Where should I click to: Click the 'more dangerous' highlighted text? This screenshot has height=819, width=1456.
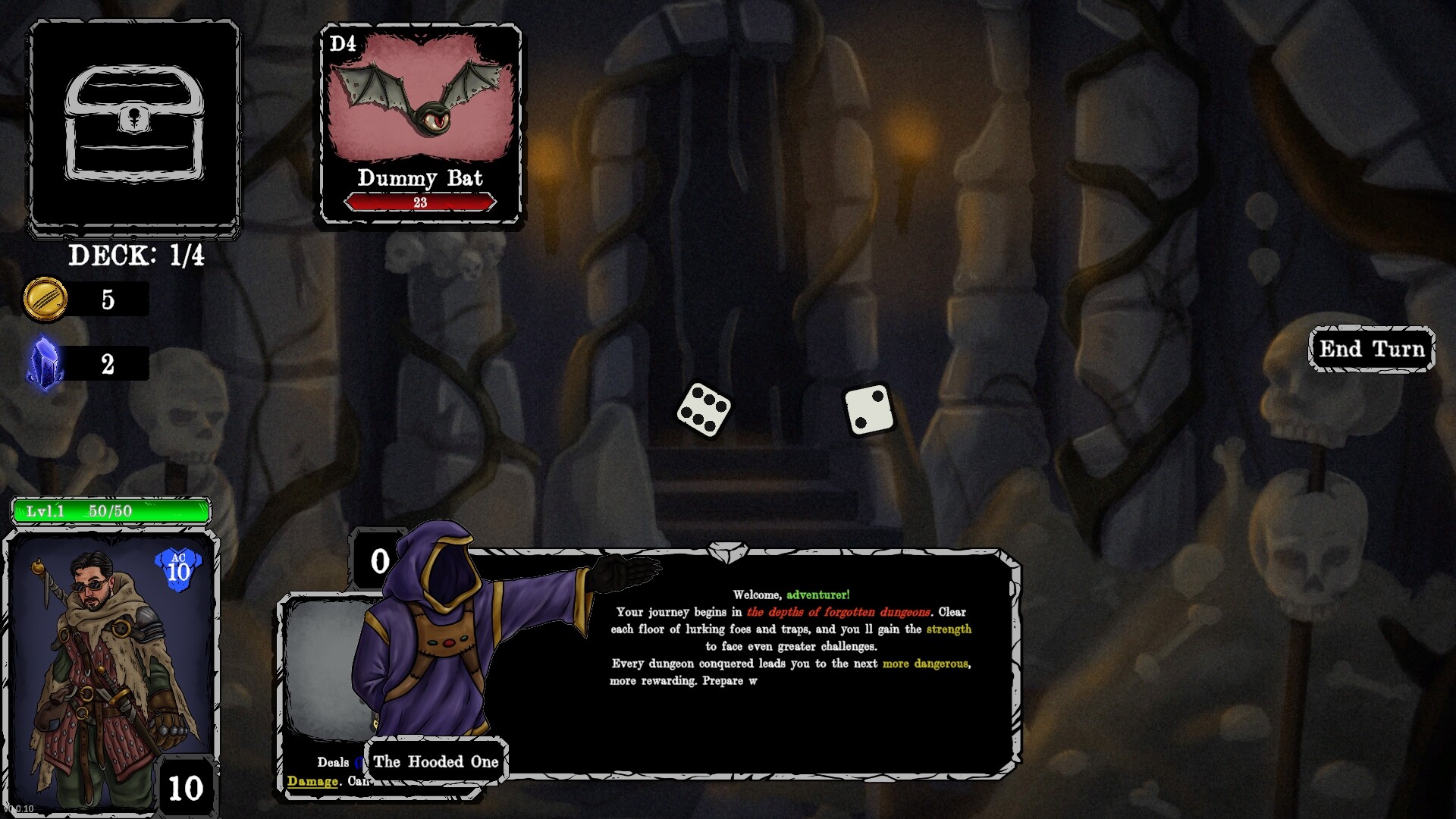click(x=925, y=663)
